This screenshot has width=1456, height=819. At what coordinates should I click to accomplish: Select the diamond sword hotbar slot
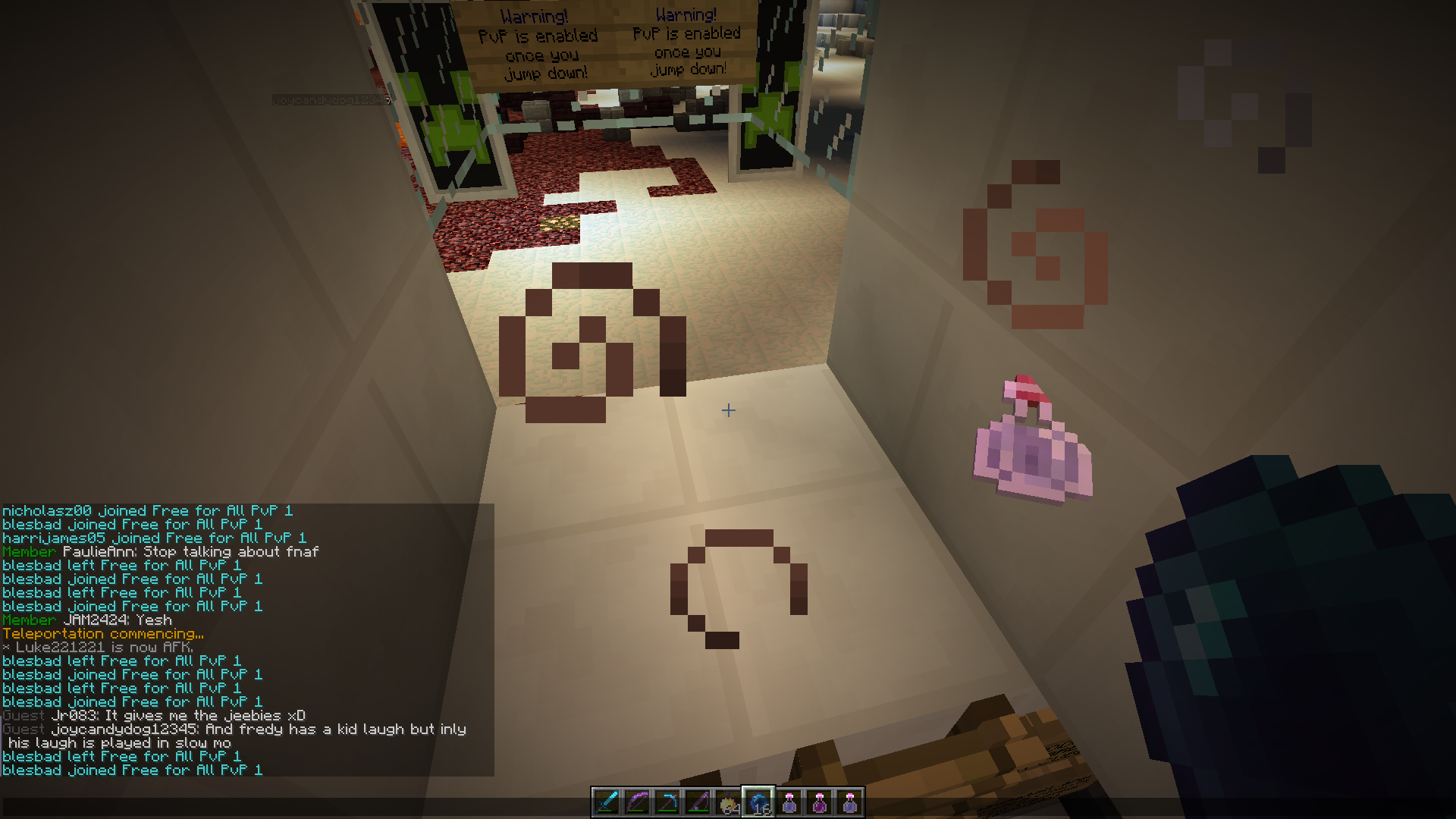607,802
